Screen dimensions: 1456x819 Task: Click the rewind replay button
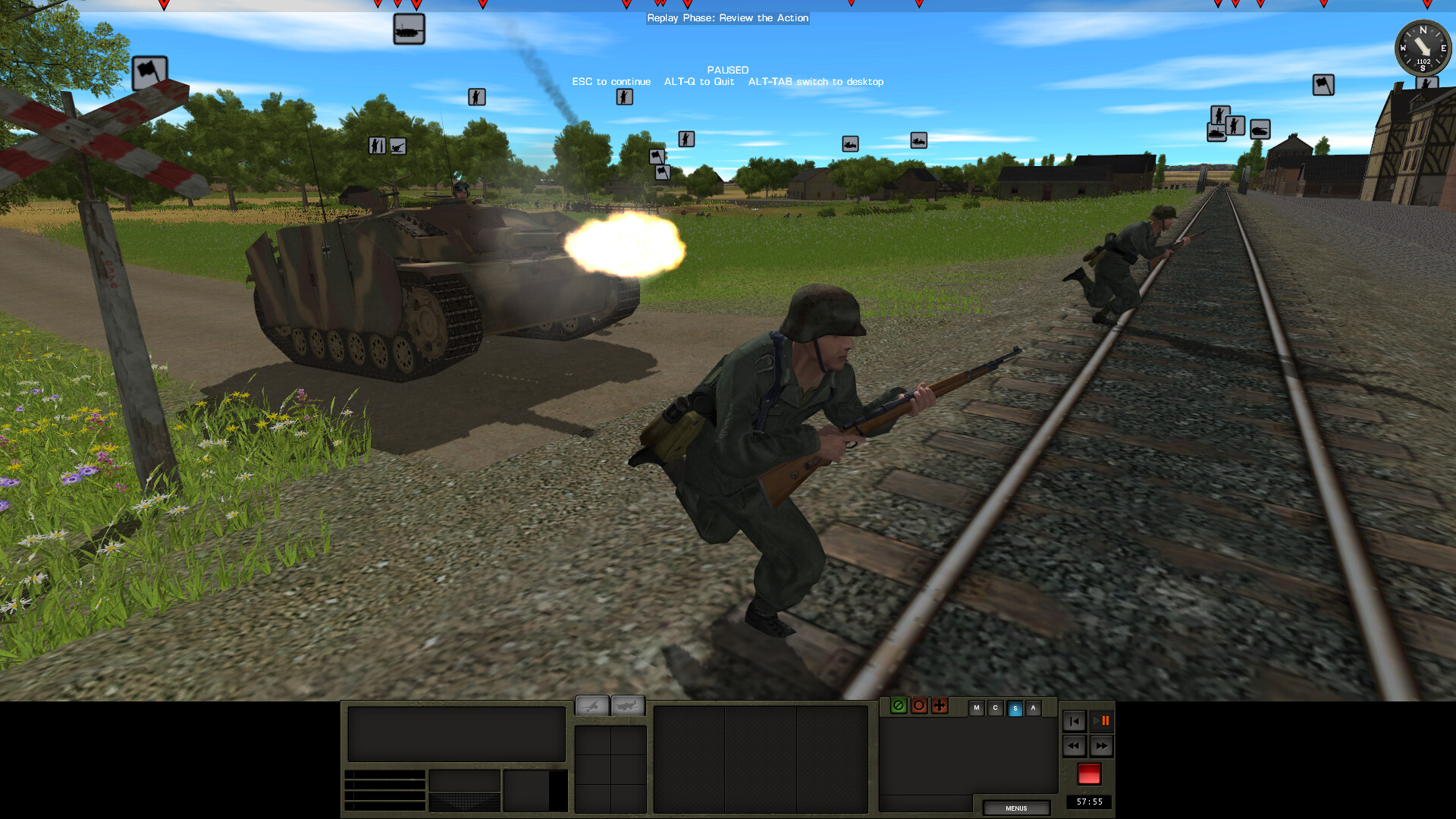pos(1074,746)
